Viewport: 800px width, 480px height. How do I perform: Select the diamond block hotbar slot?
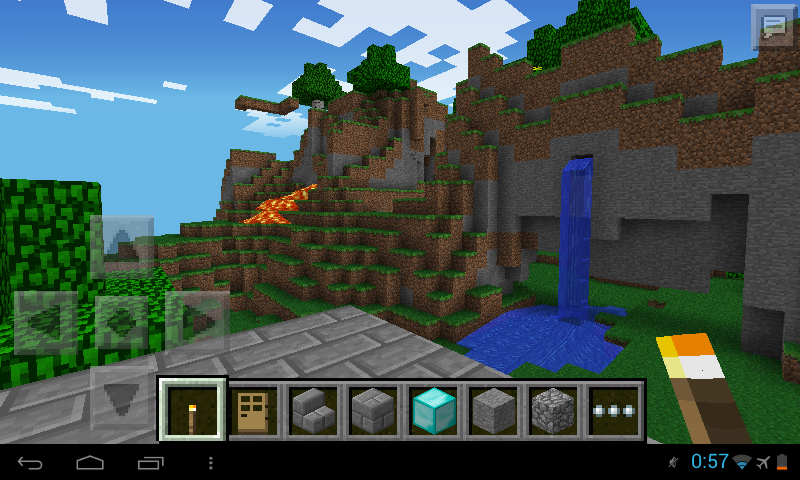(x=432, y=409)
